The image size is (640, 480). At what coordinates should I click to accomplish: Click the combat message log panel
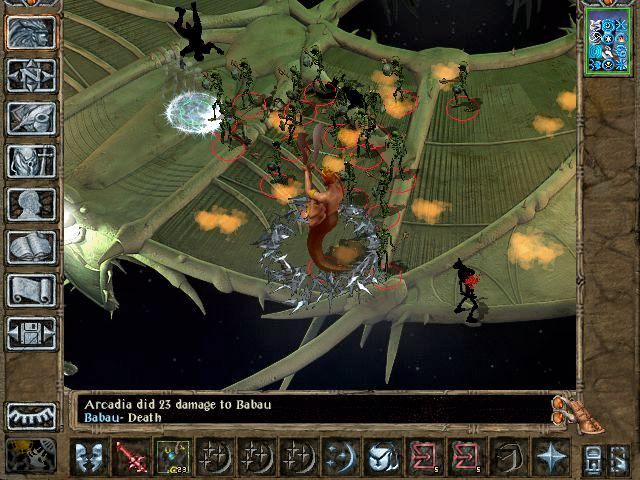(312, 411)
